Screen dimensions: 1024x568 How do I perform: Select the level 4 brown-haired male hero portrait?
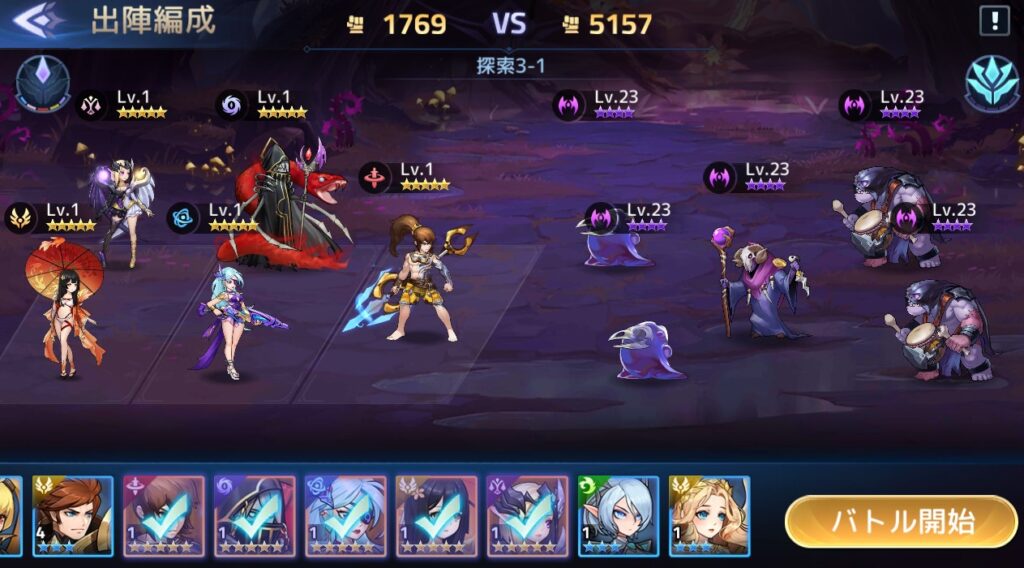coord(73,515)
